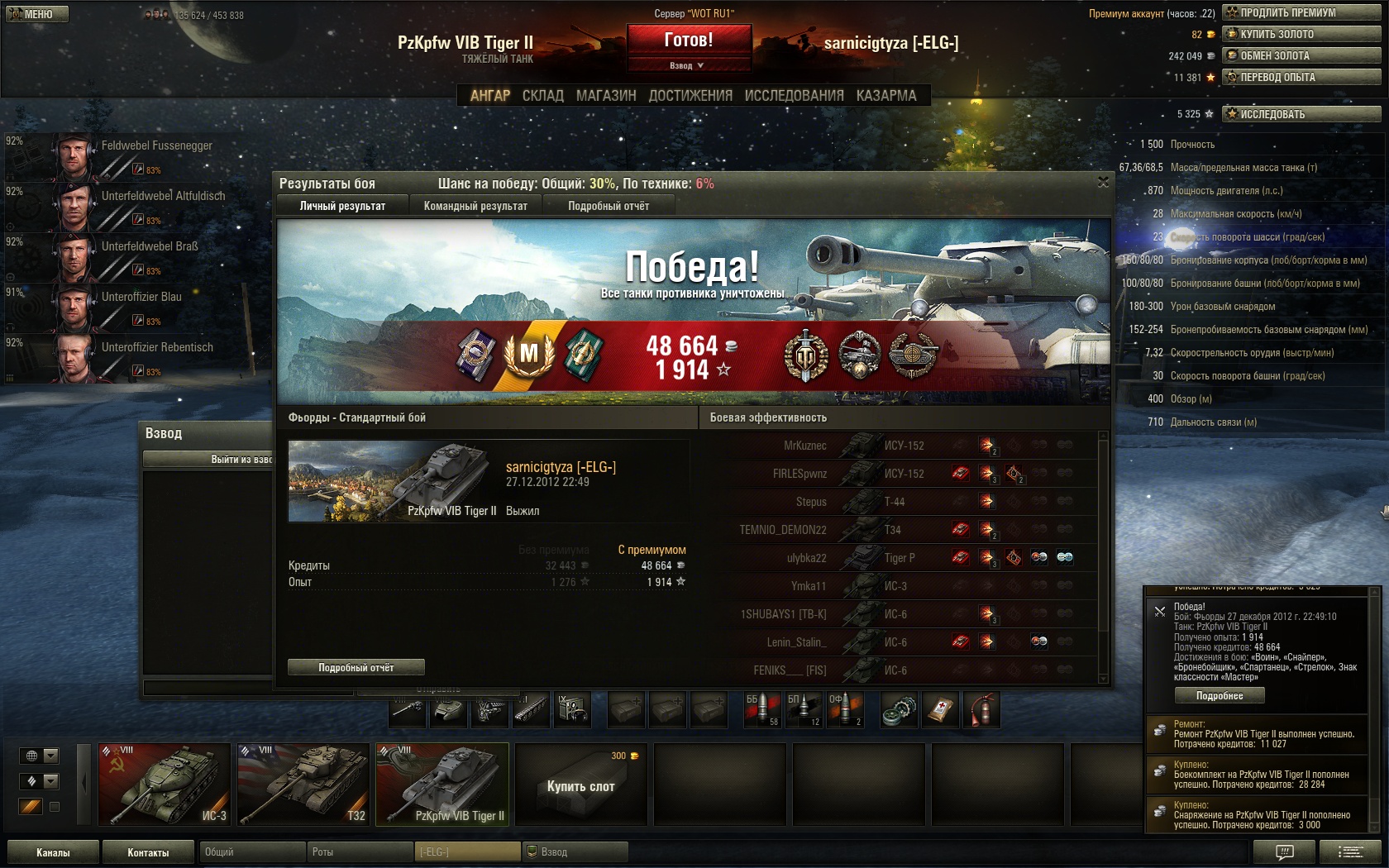Choose КУПИТЬ ЗОЛОТО

coord(1301,34)
